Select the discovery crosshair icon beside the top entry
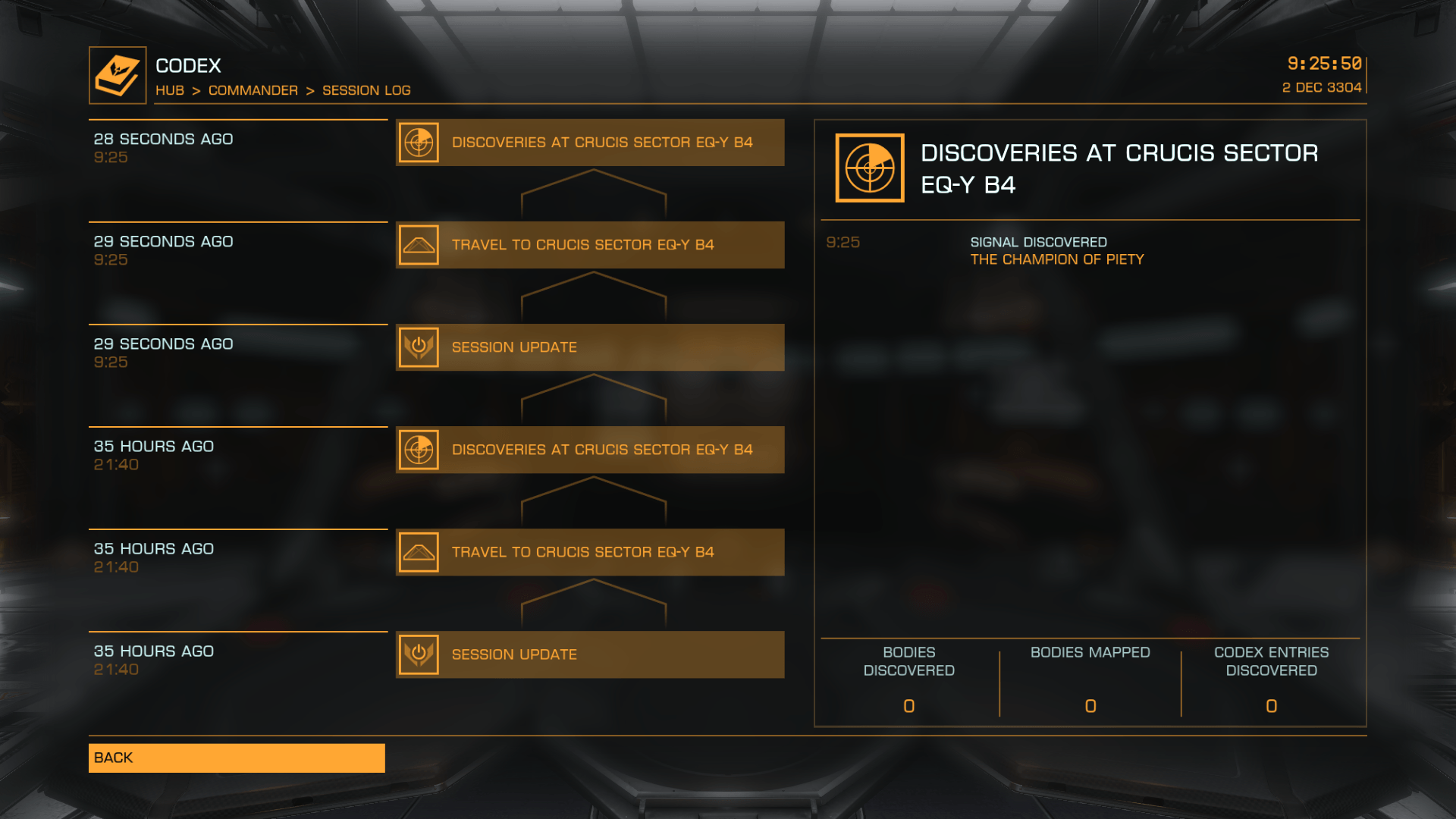The image size is (1456, 819). (418, 142)
